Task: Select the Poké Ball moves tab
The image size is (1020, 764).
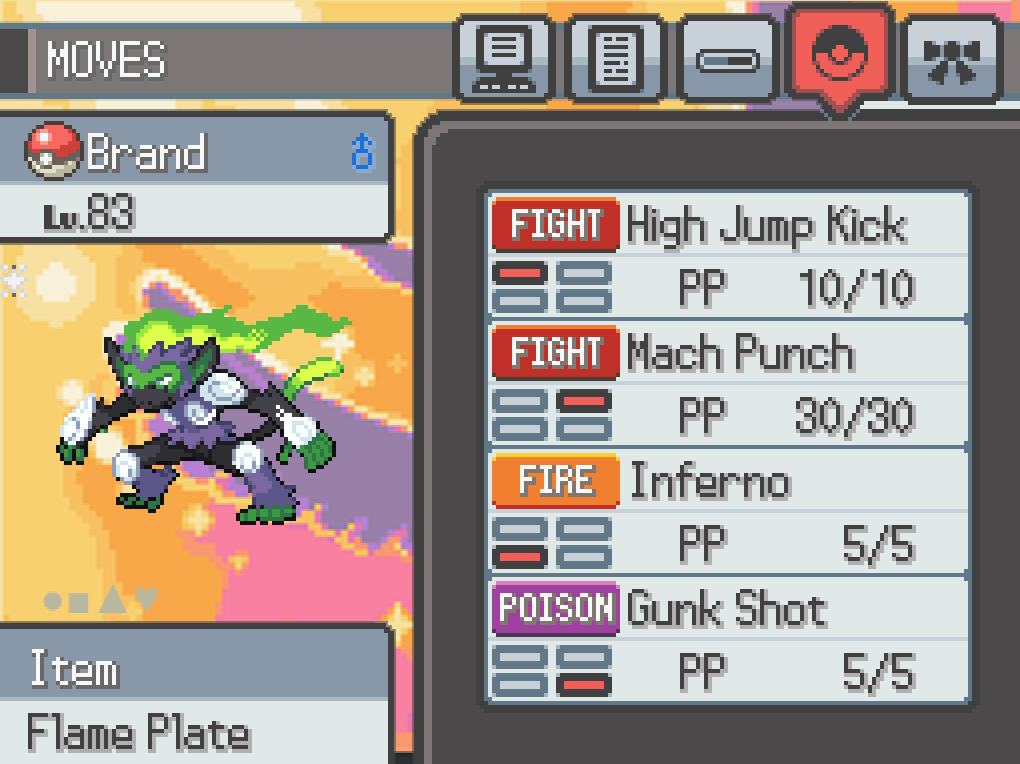Action: 839,57
